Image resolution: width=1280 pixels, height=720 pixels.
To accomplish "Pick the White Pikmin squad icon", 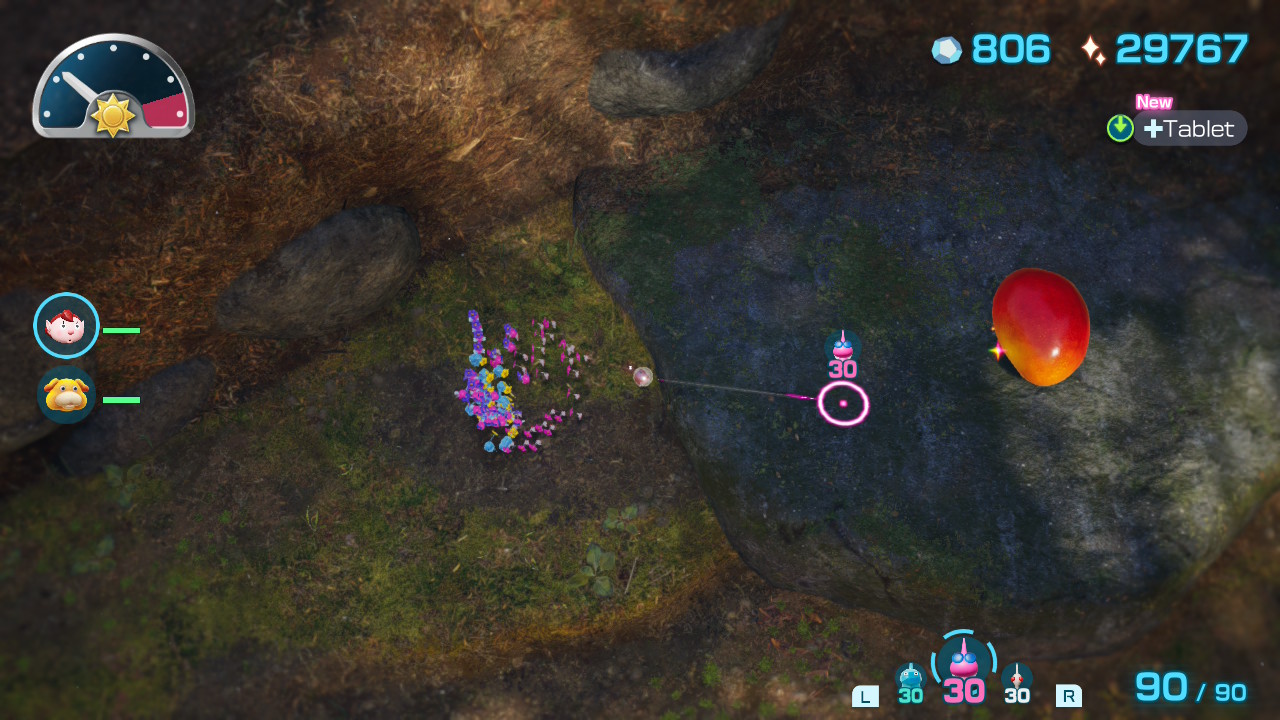I will coord(1017,678).
